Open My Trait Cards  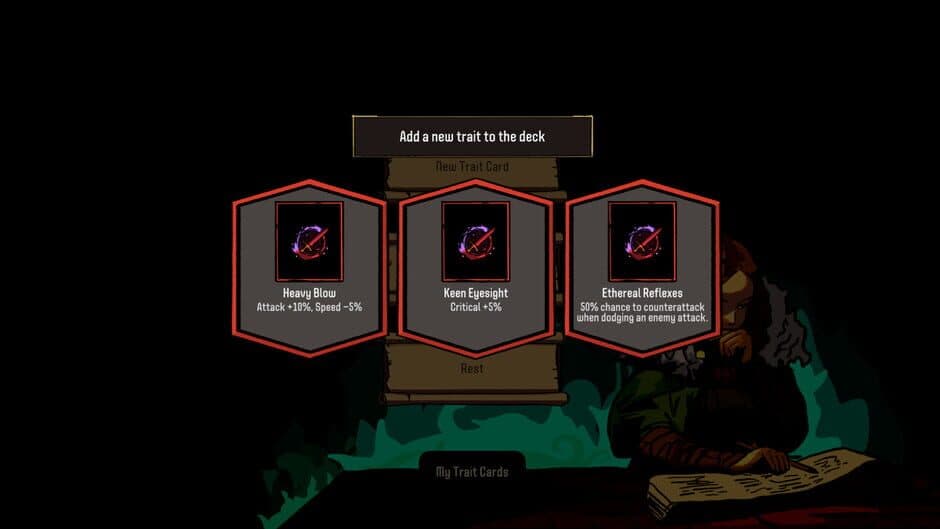[472, 472]
